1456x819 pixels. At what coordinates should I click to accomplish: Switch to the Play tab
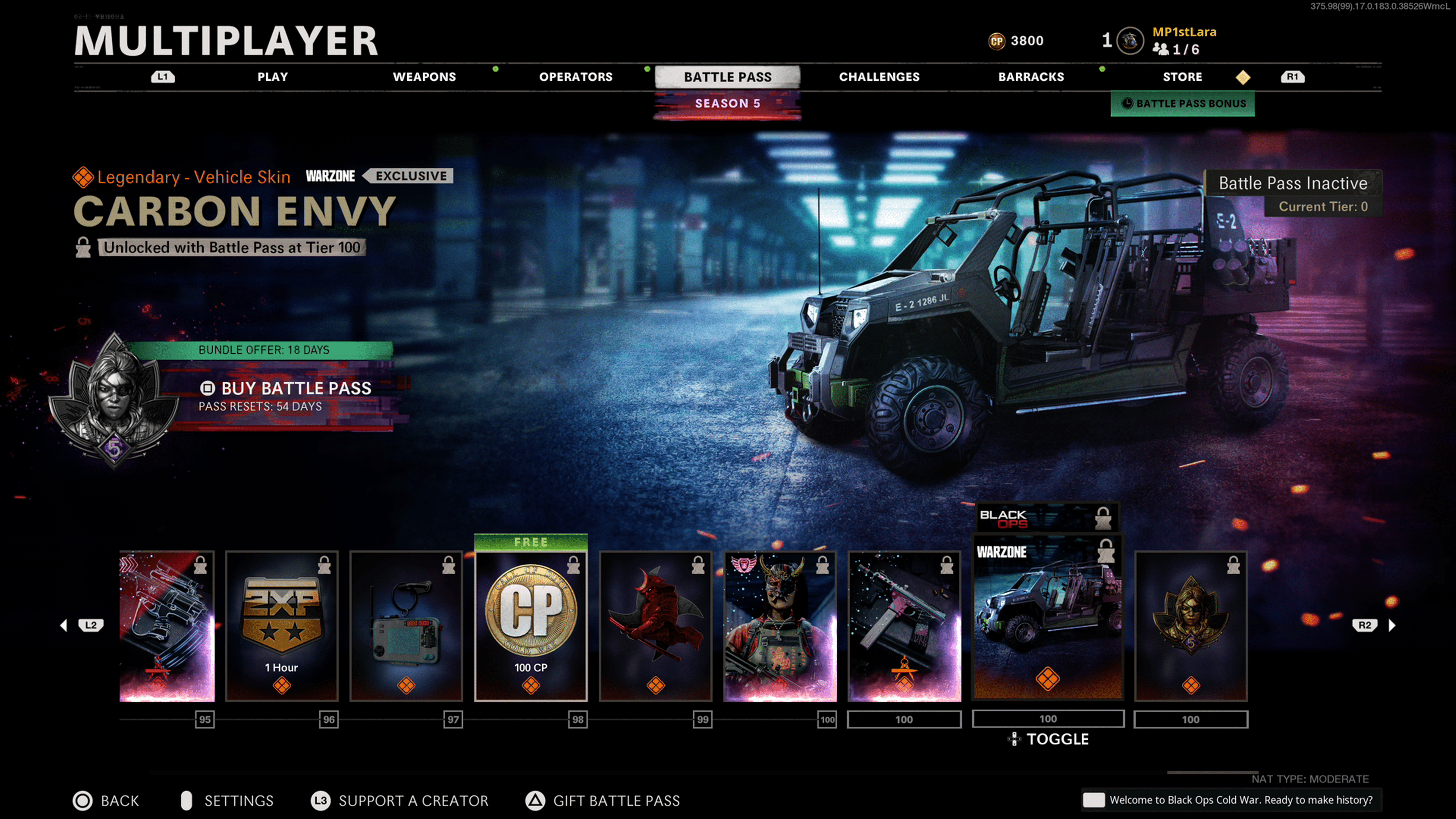tap(273, 77)
